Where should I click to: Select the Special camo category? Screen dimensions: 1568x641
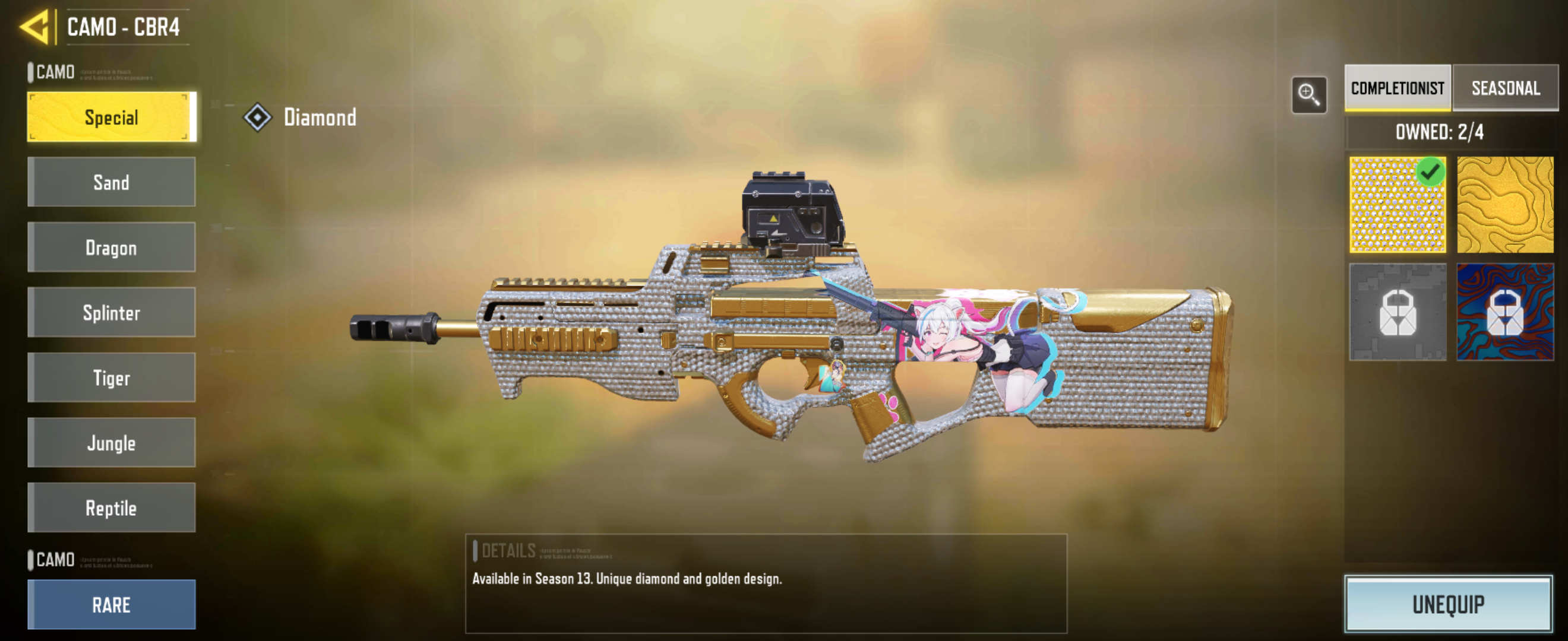tap(112, 117)
